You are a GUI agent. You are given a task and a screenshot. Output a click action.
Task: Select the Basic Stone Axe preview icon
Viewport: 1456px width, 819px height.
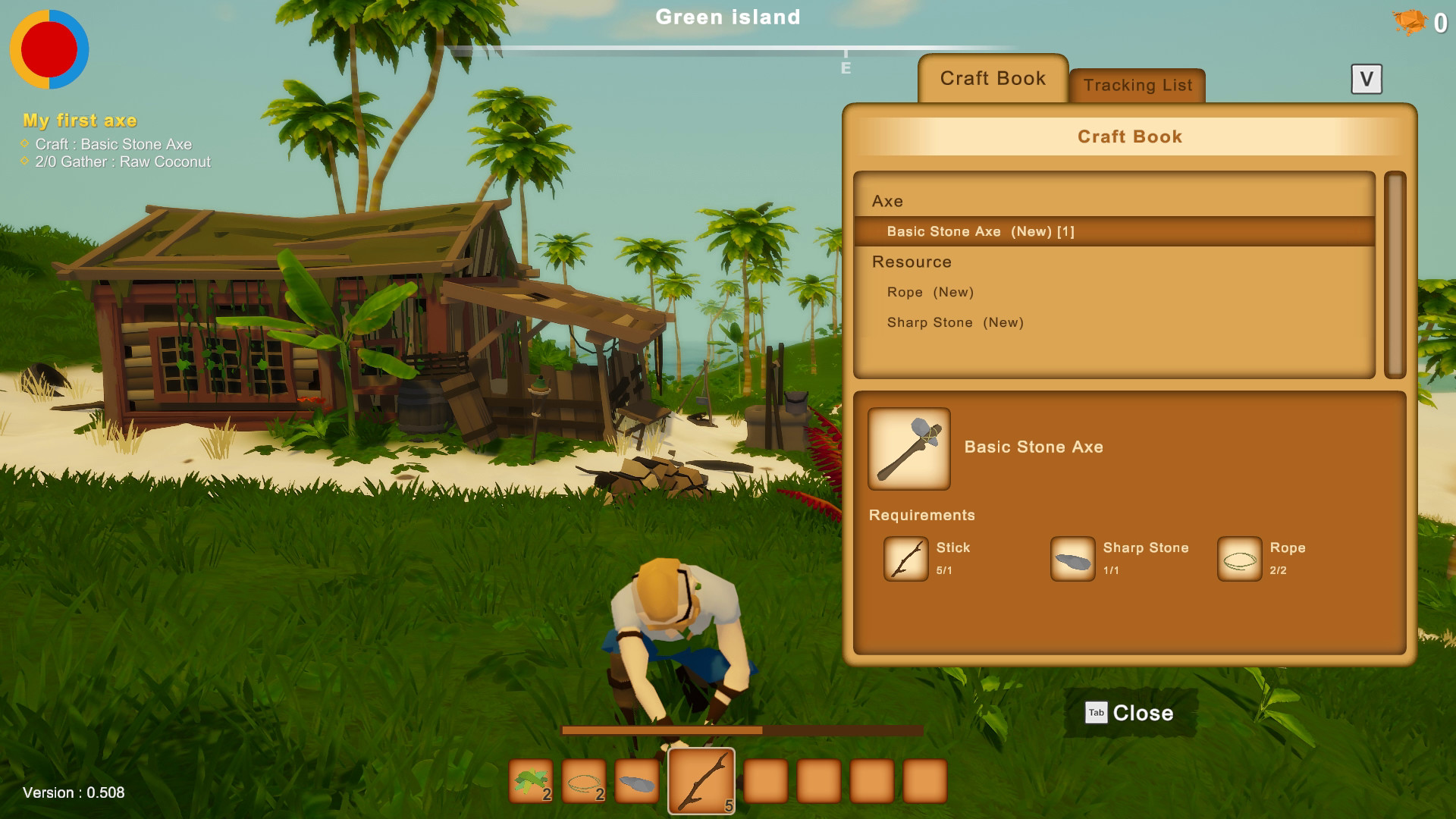(909, 449)
